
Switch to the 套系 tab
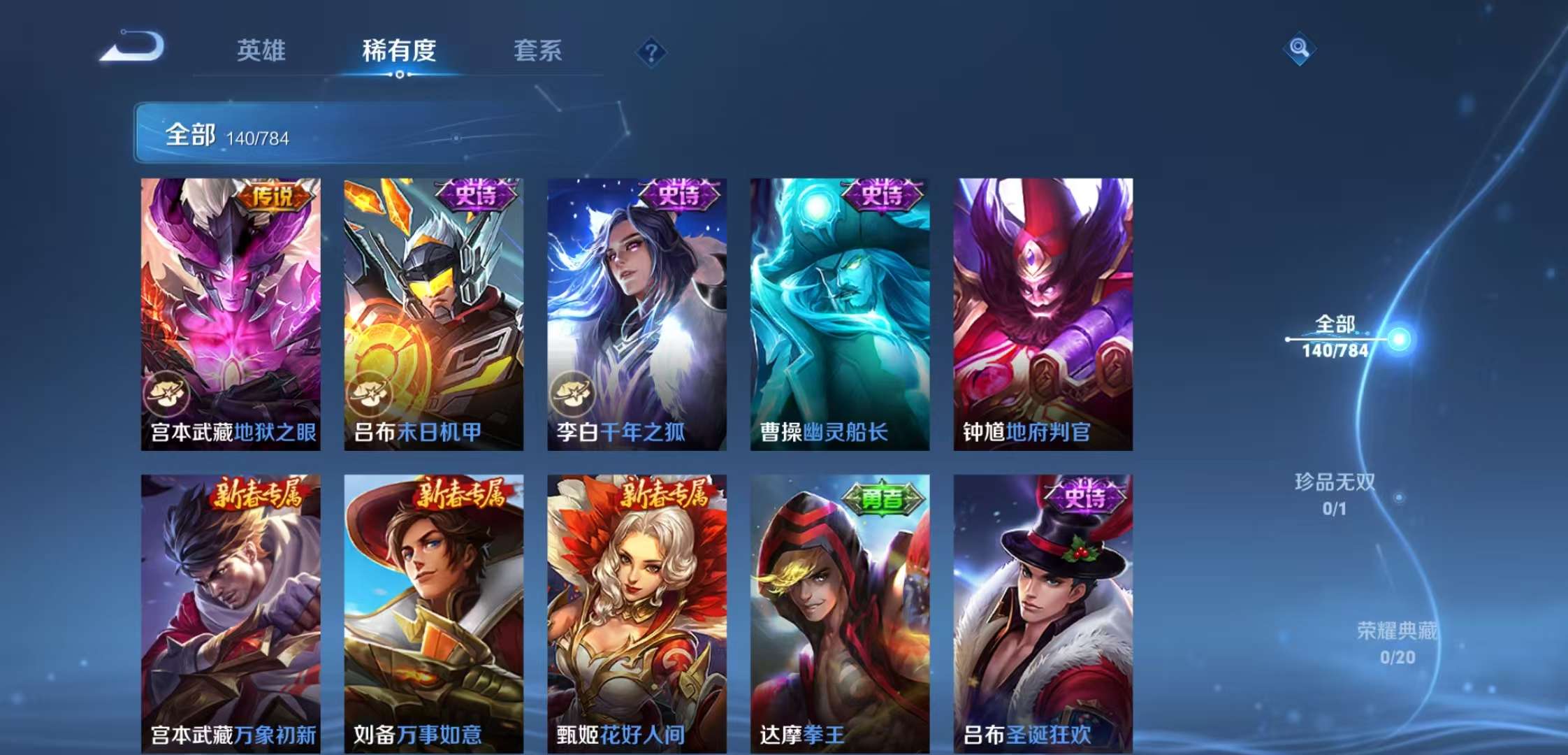click(x=539, y=50)
